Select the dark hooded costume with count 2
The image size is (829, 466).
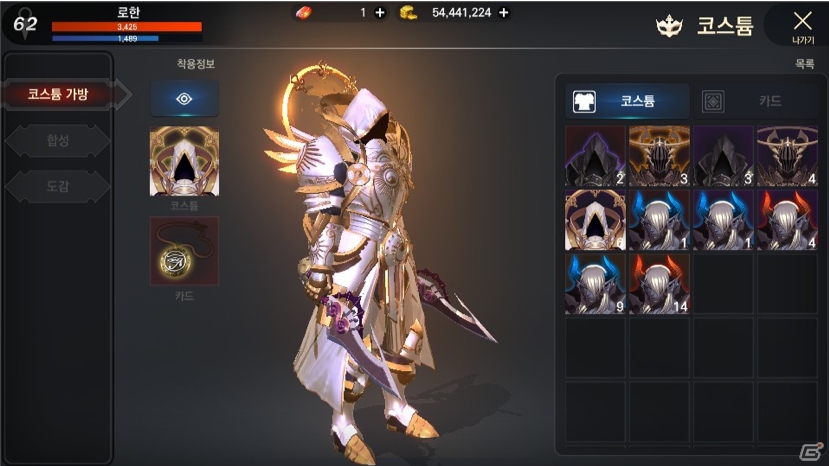pos(595,156)
